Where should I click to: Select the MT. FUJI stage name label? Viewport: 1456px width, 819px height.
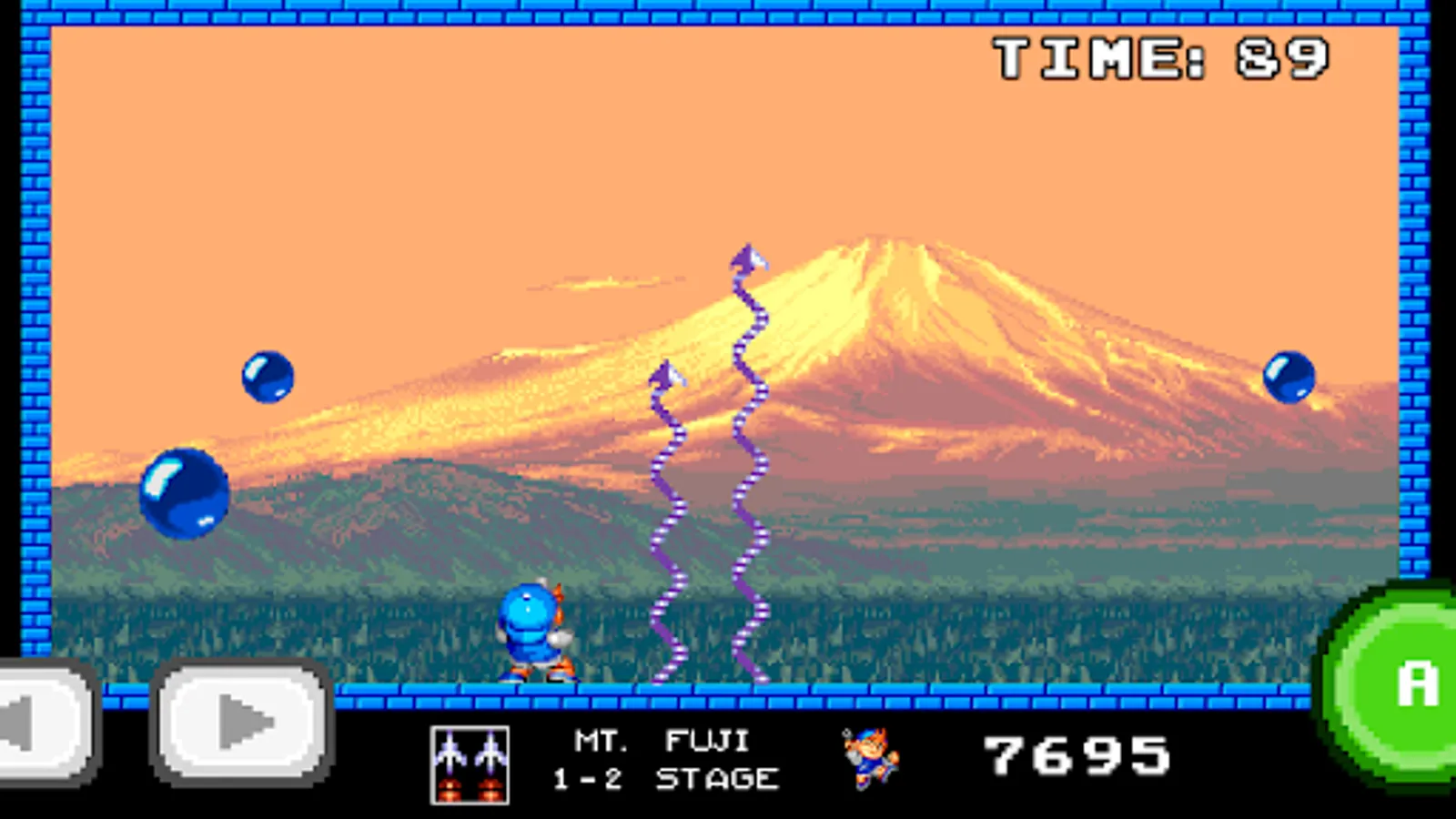pos(662,739)
